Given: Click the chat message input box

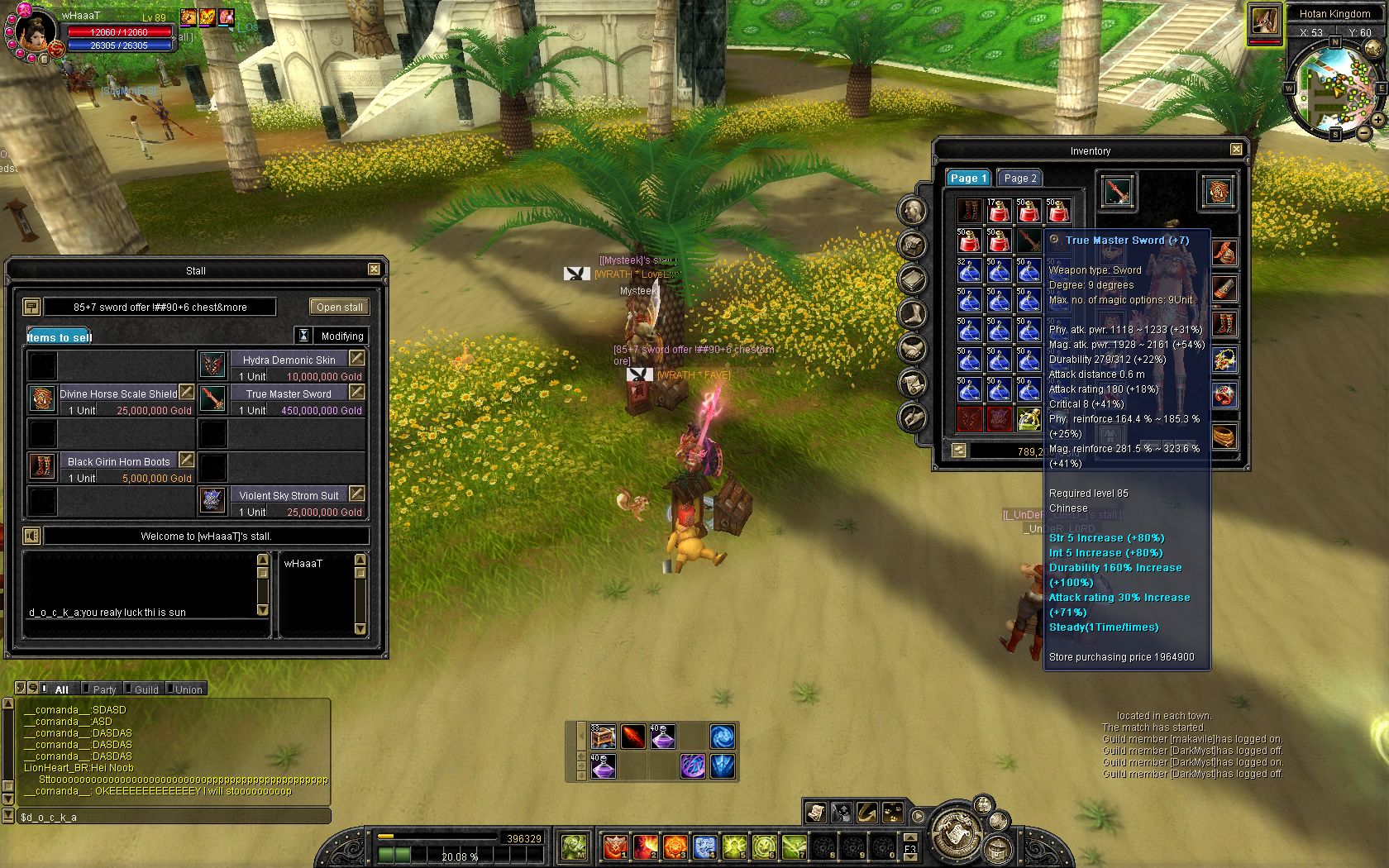Looking at the screenshot, I should [x=174, y=817].
